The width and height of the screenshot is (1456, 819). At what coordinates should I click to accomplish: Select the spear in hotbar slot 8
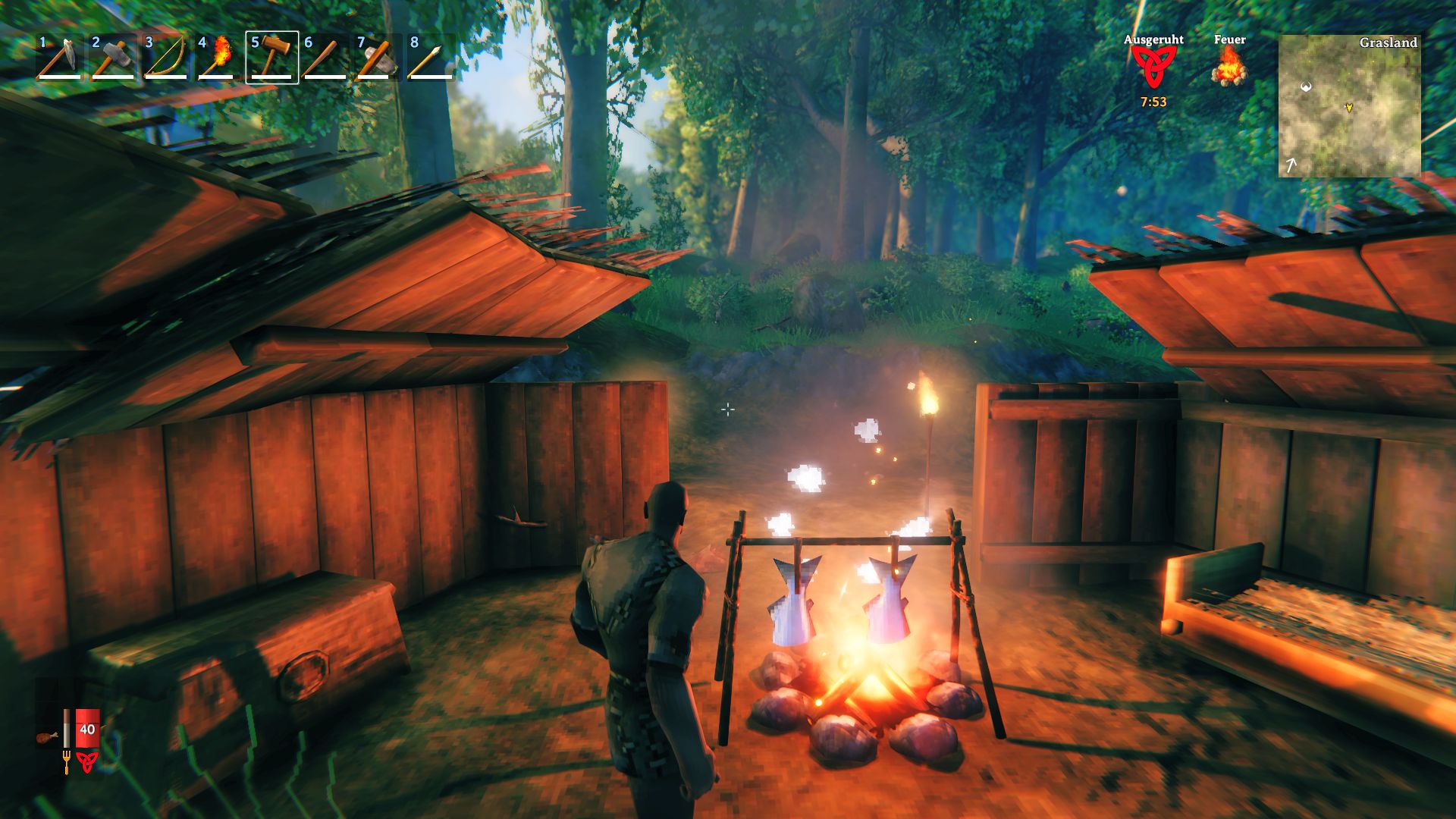(x=431, y=57)
